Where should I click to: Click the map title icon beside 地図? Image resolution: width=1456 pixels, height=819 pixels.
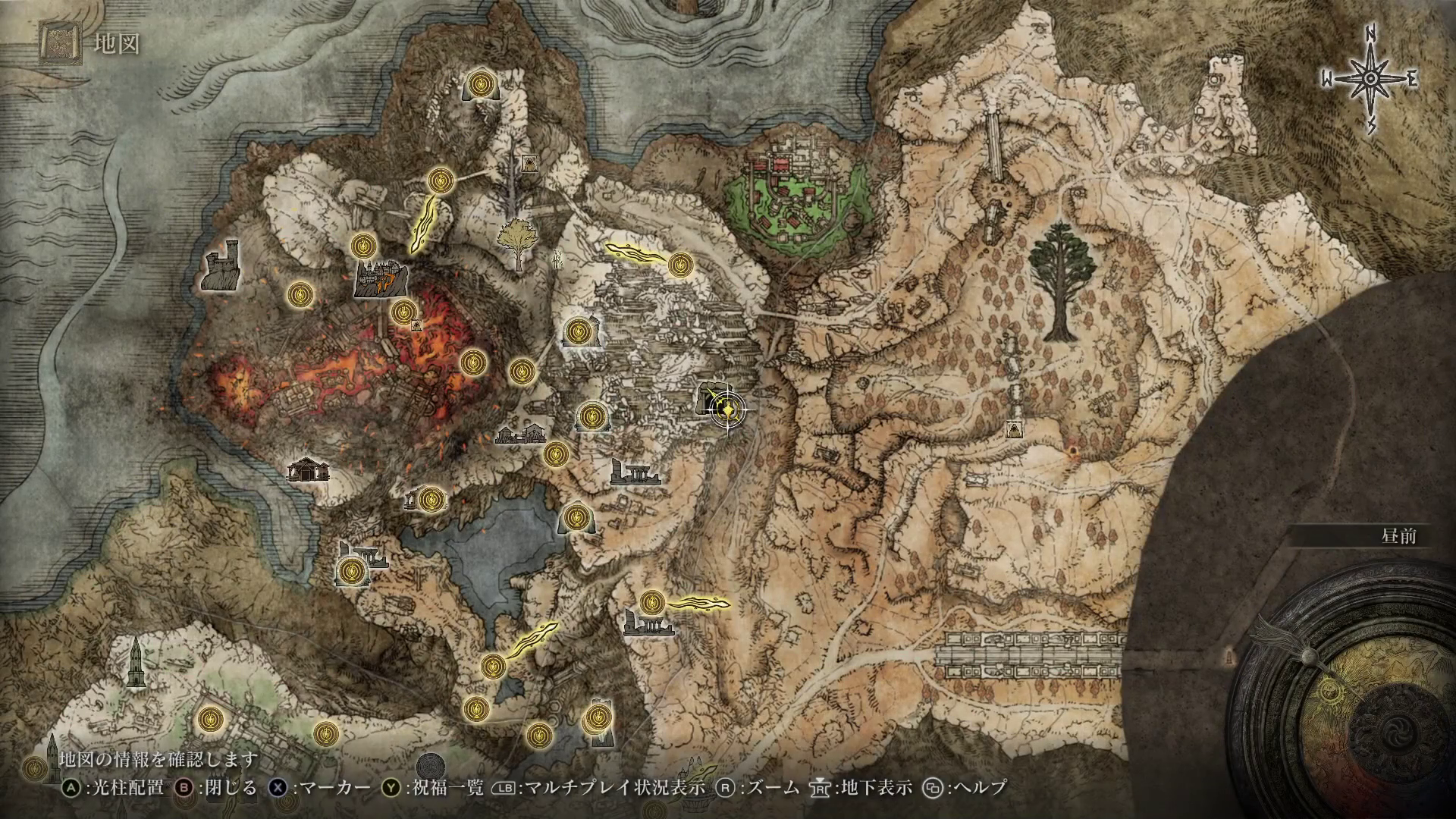click(x=59, y=44)
